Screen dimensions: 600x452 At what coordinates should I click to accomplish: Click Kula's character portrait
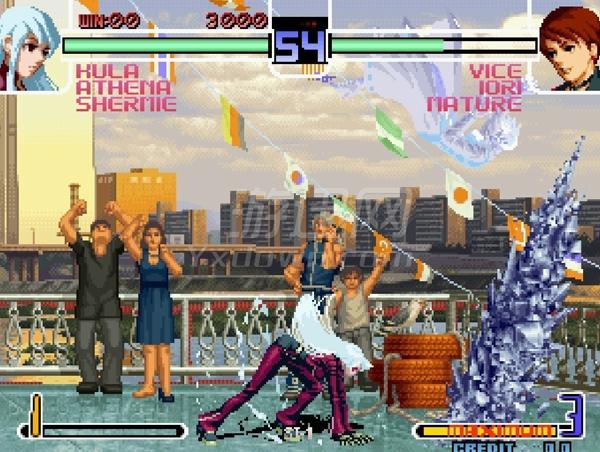point(30,45)
